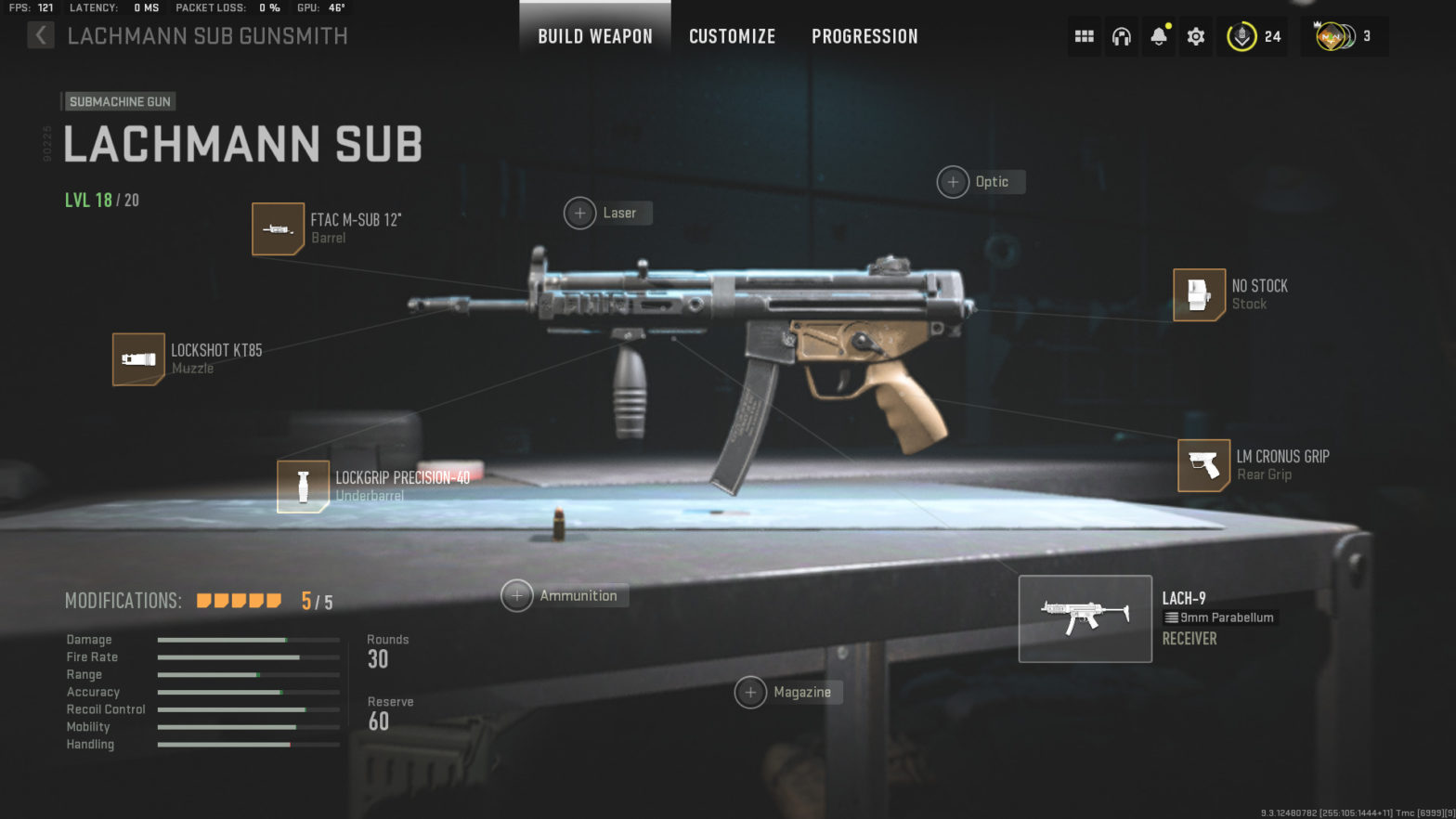The image size is (1456, 819).
Task: Change the No Stock attachment
Action: (x=1198, y=295)
